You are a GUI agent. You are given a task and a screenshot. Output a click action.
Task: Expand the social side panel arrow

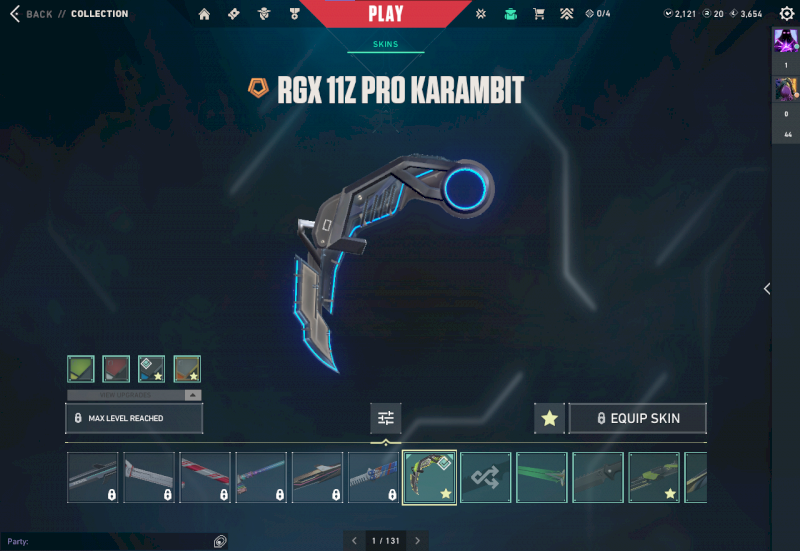767,288
